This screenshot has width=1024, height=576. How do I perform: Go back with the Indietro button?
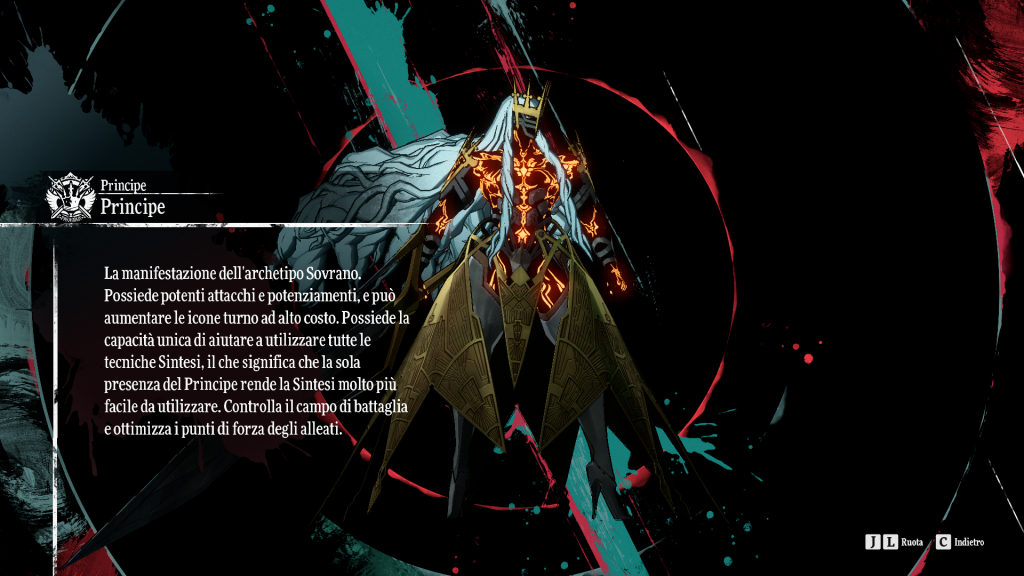(961, 542)
